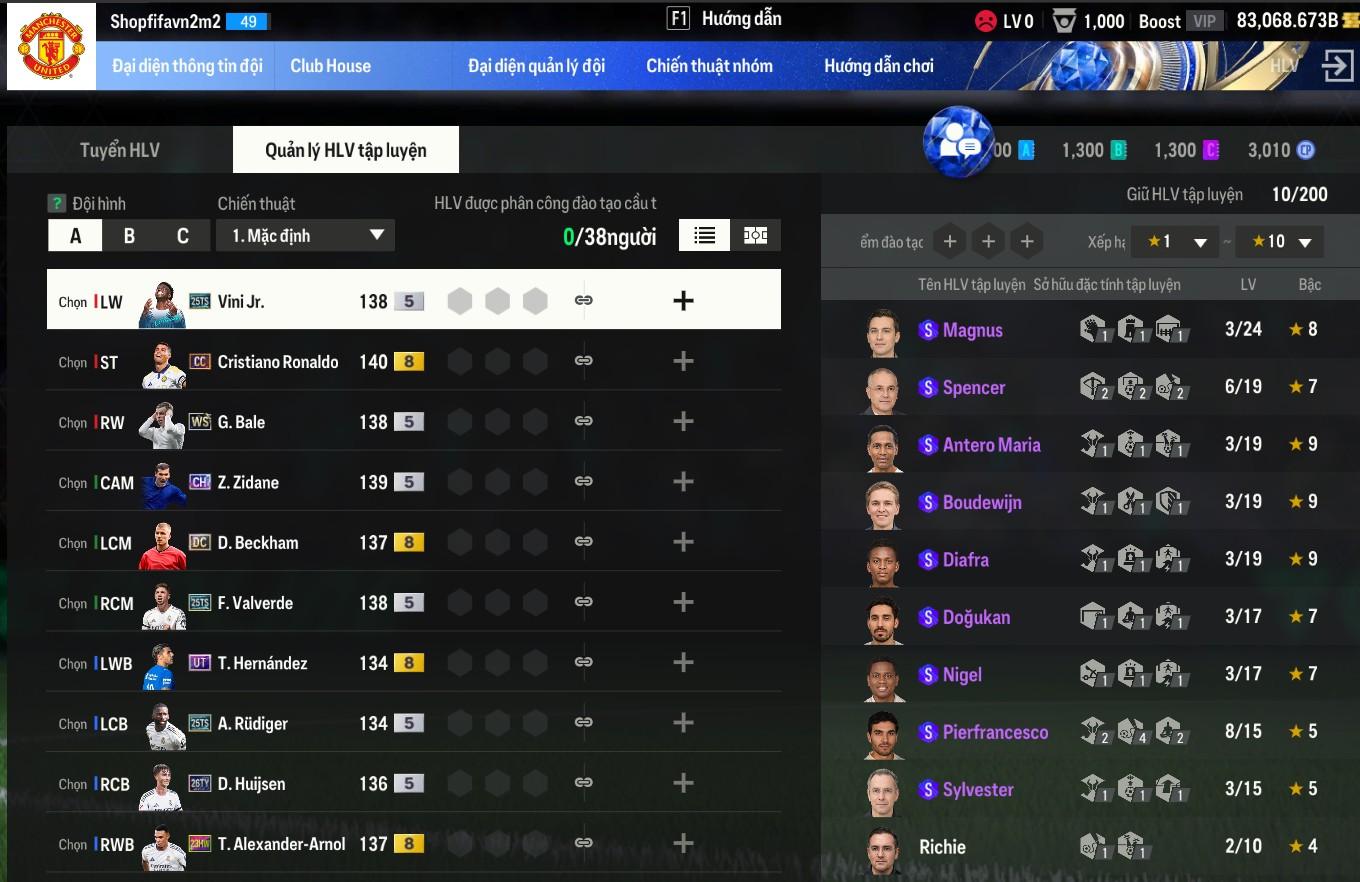
Task: Select the Cristiano Ronaldo row
Action: click(277, 362)
